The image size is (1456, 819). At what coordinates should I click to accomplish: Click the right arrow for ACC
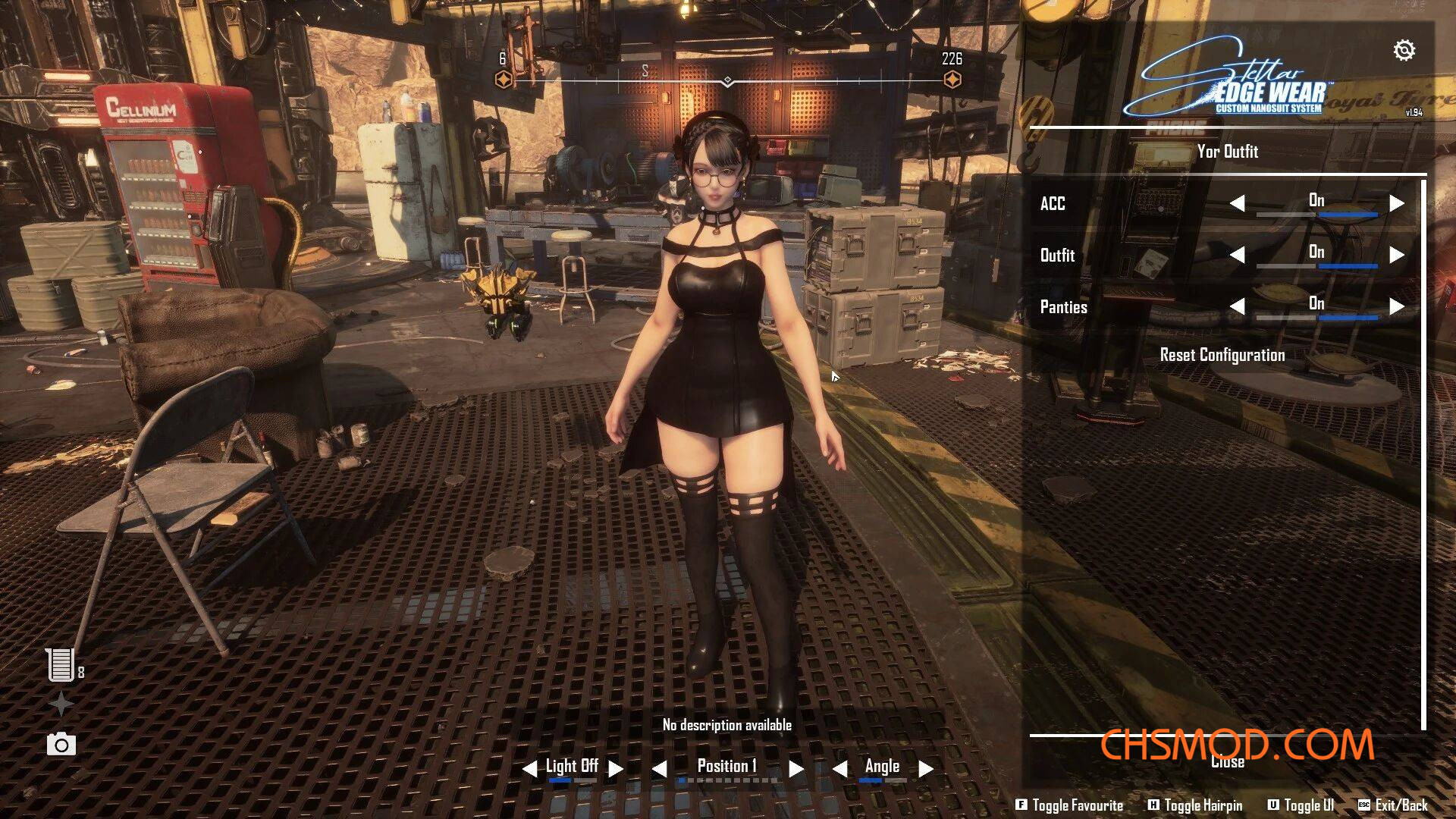(x=1397, y=203)
